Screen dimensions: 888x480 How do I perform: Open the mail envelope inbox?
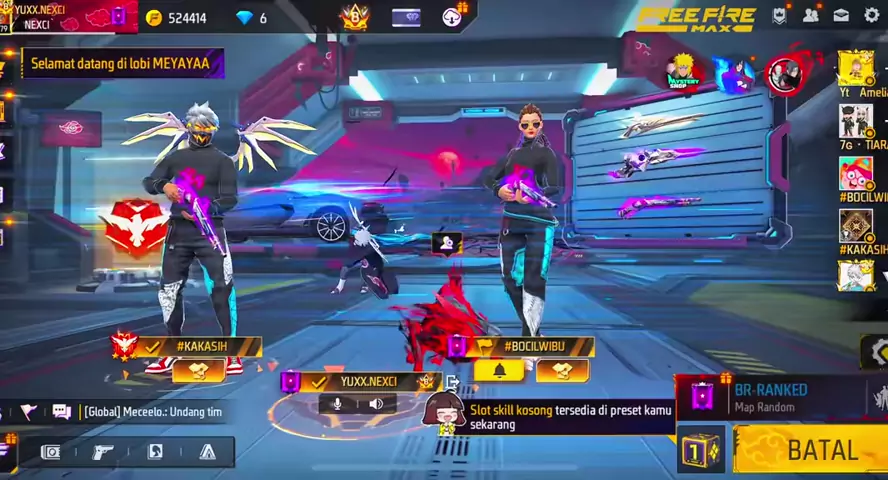pos(841,16)
